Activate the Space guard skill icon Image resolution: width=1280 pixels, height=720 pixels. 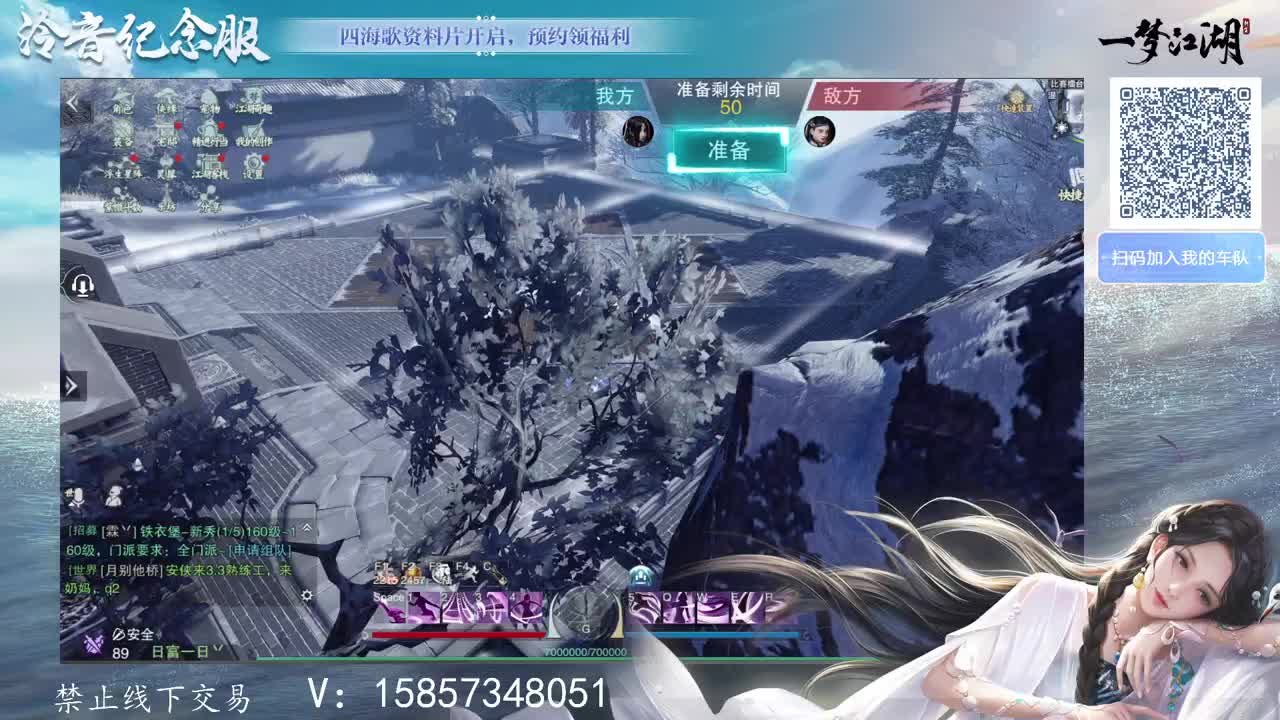tap(391, 609)
